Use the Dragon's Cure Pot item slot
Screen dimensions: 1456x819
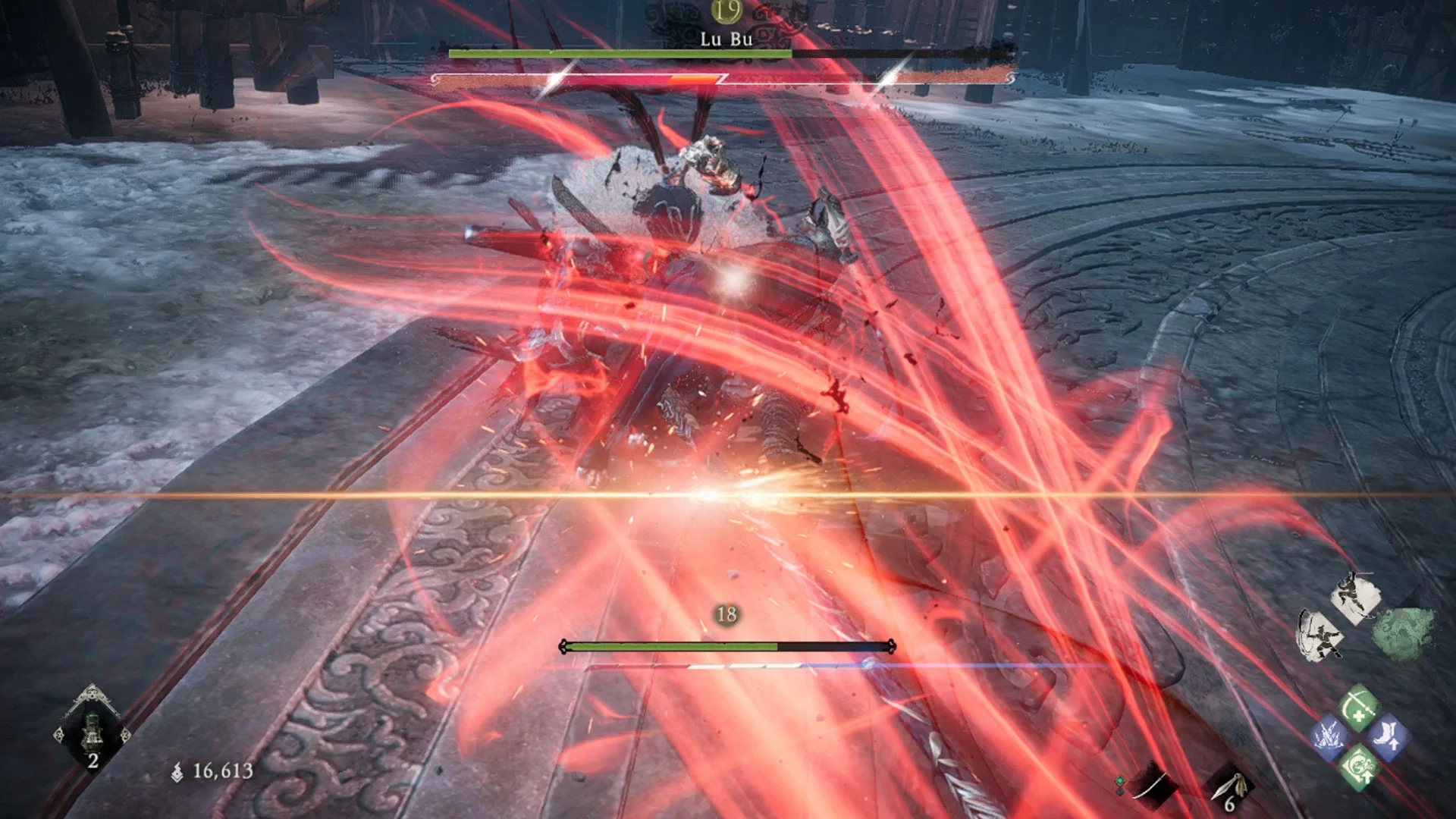click(x=92, y=730)
